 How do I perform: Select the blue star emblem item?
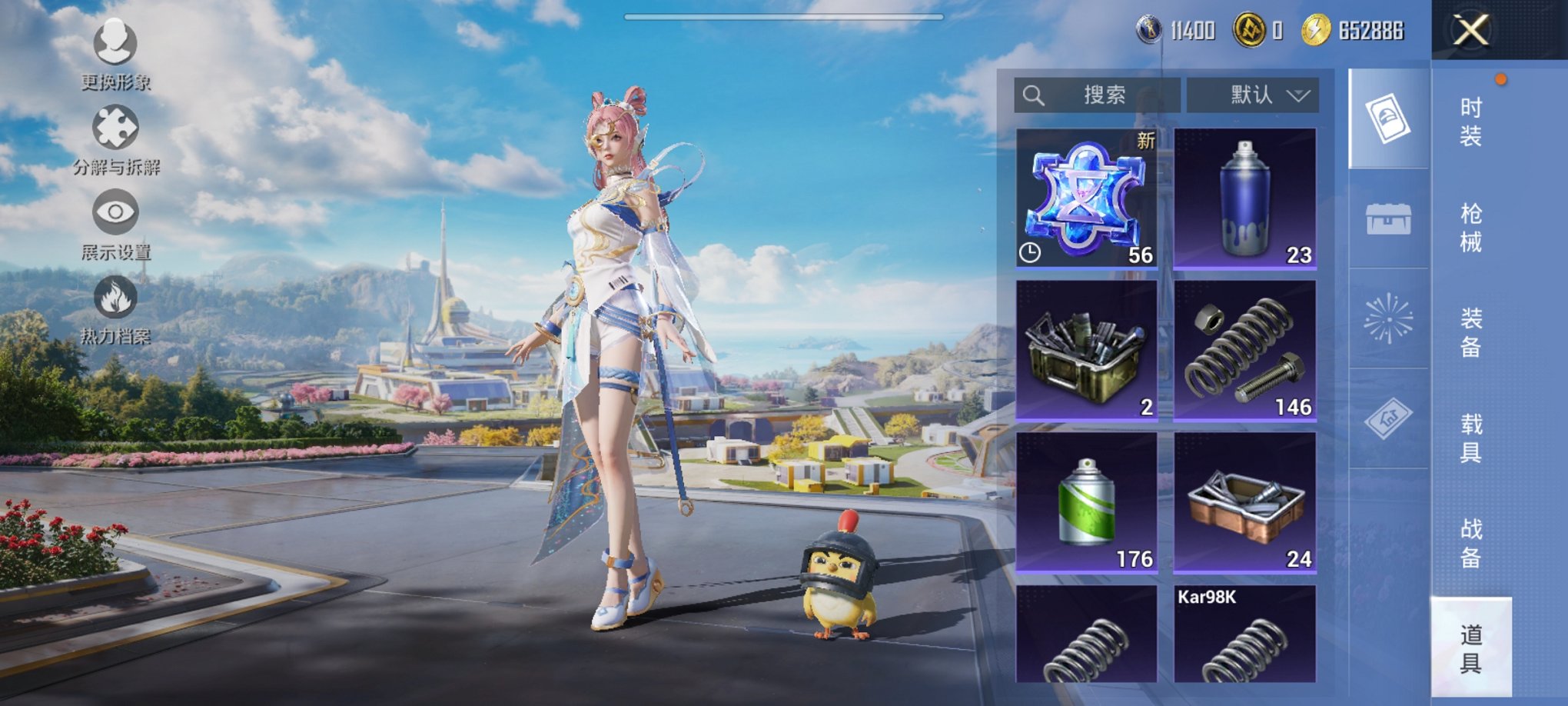coord(1086,198)
